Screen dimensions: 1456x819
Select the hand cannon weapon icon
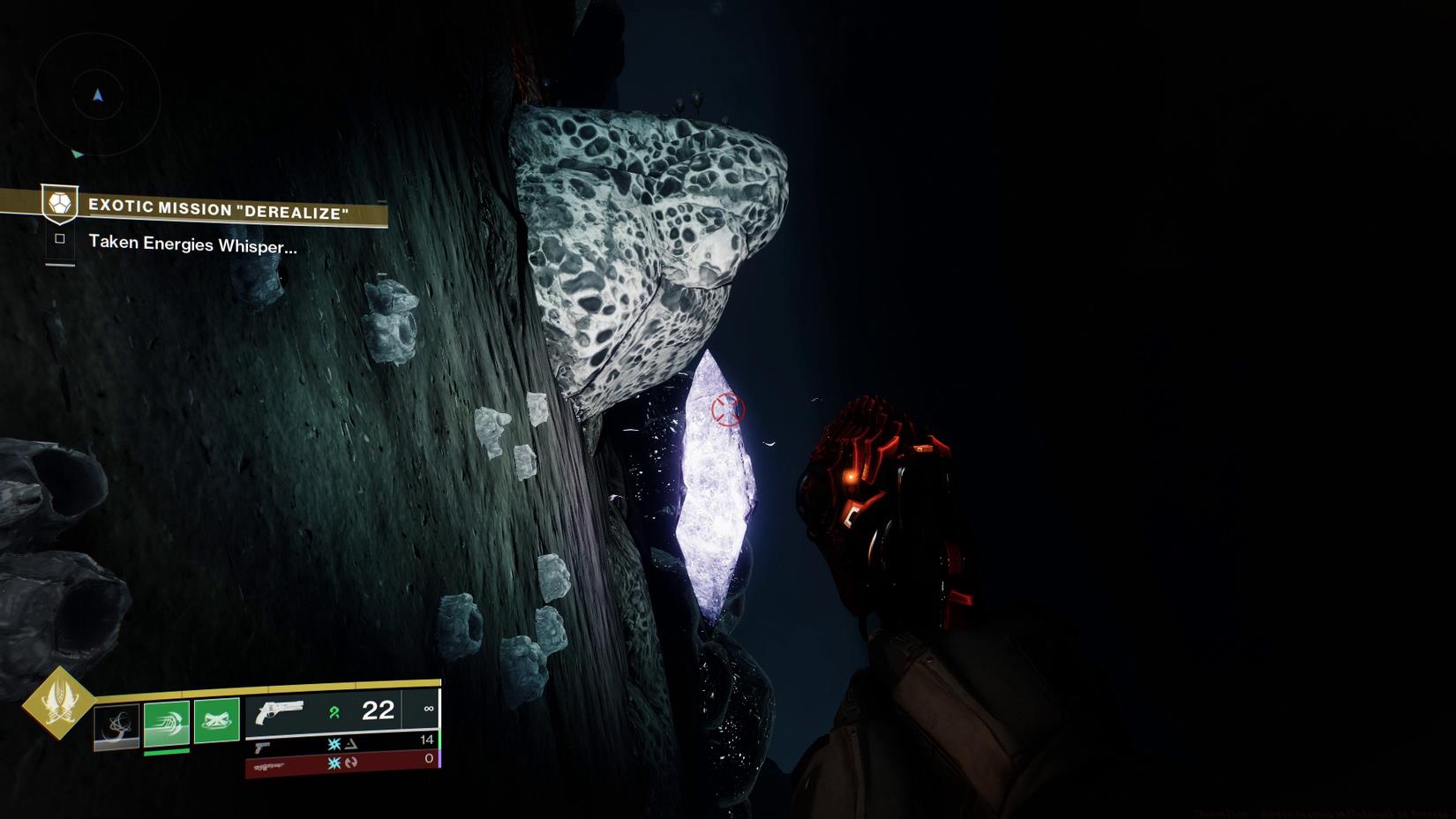279,713
